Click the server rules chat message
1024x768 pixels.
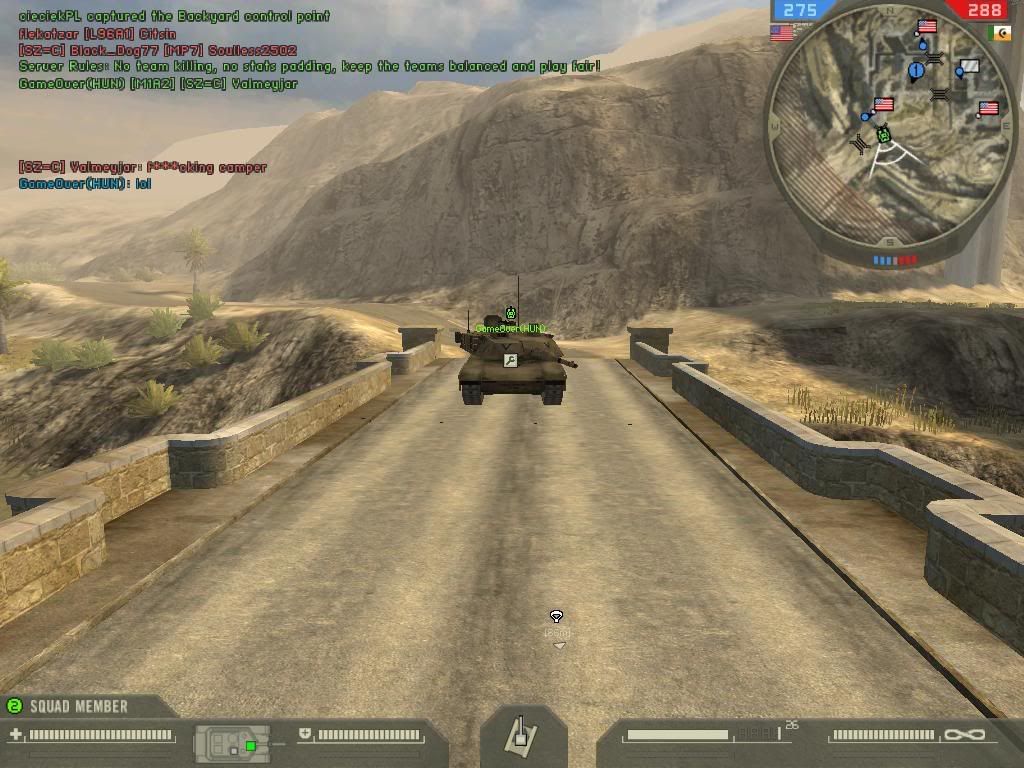click(310, 67)
